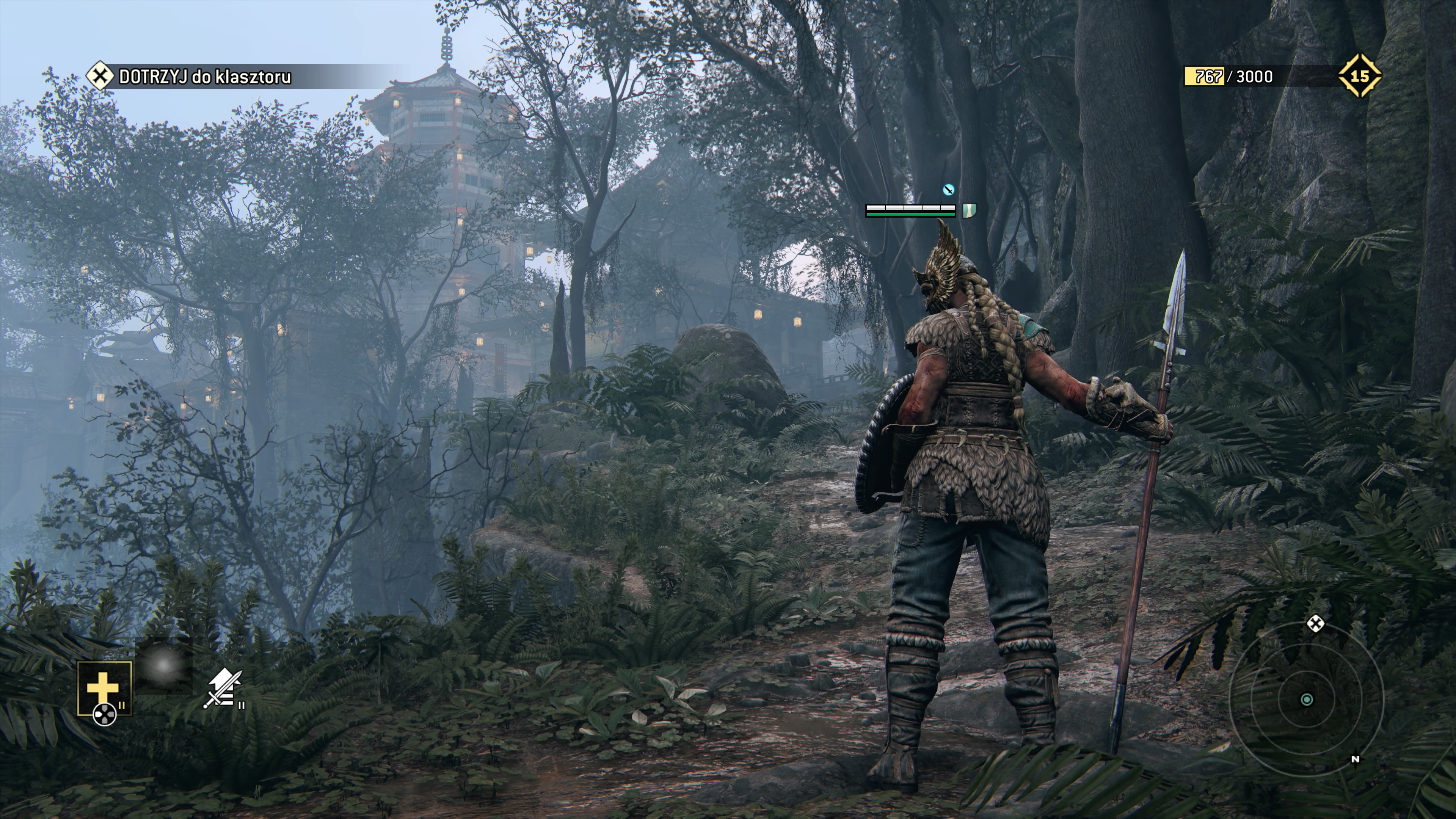The height and width of the screenshot is (819, 1456).
Task: Activate the yellow cross healing feat
Action: click(x=104, y=688)
